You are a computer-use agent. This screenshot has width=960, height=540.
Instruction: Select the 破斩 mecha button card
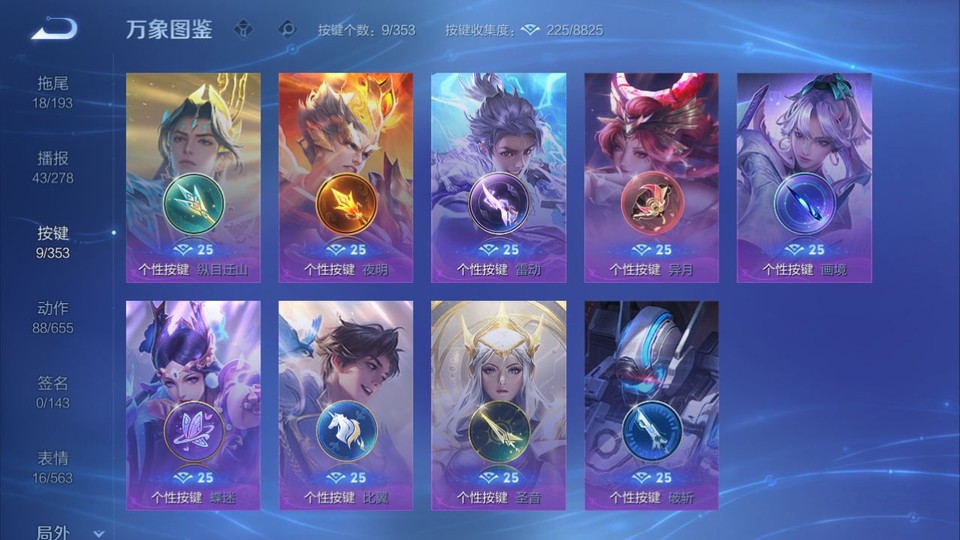pyautogui.click(x=652, y=405)
